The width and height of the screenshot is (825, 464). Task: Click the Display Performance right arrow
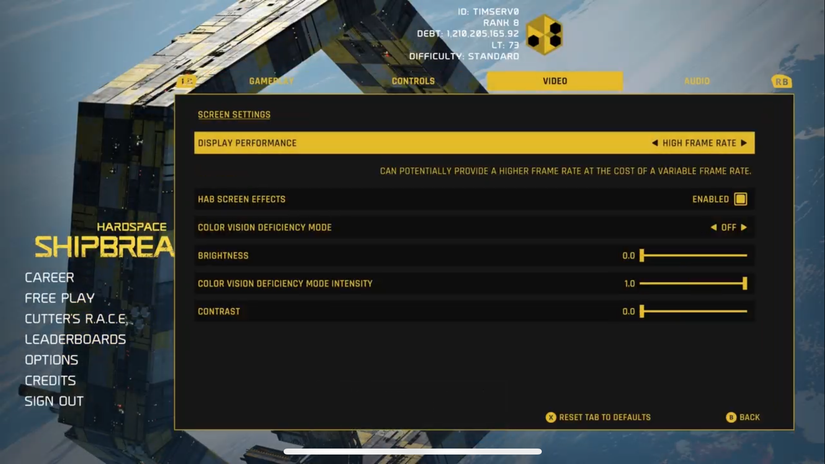[x=744, y=143]
